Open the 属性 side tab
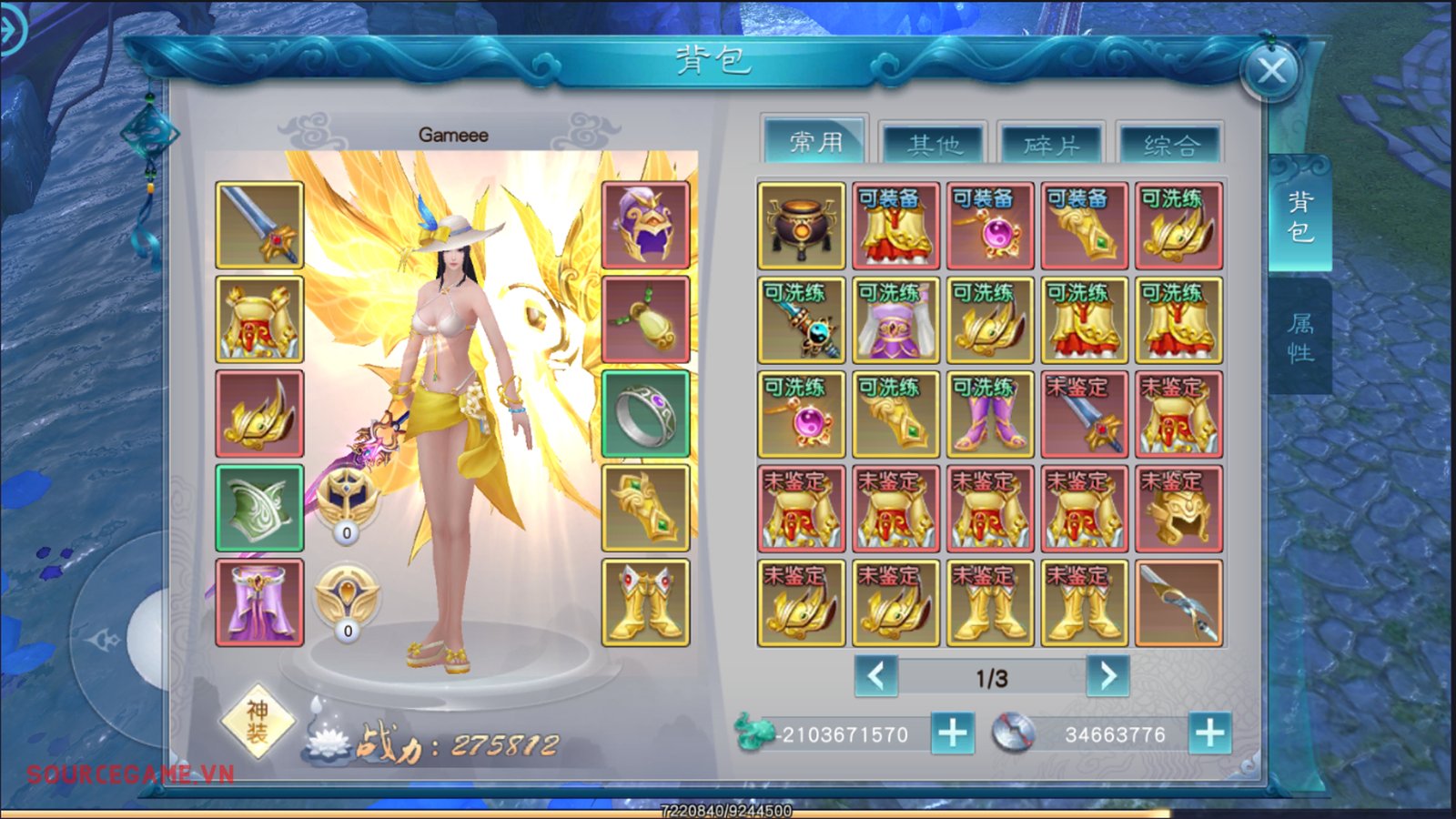 1300,337
